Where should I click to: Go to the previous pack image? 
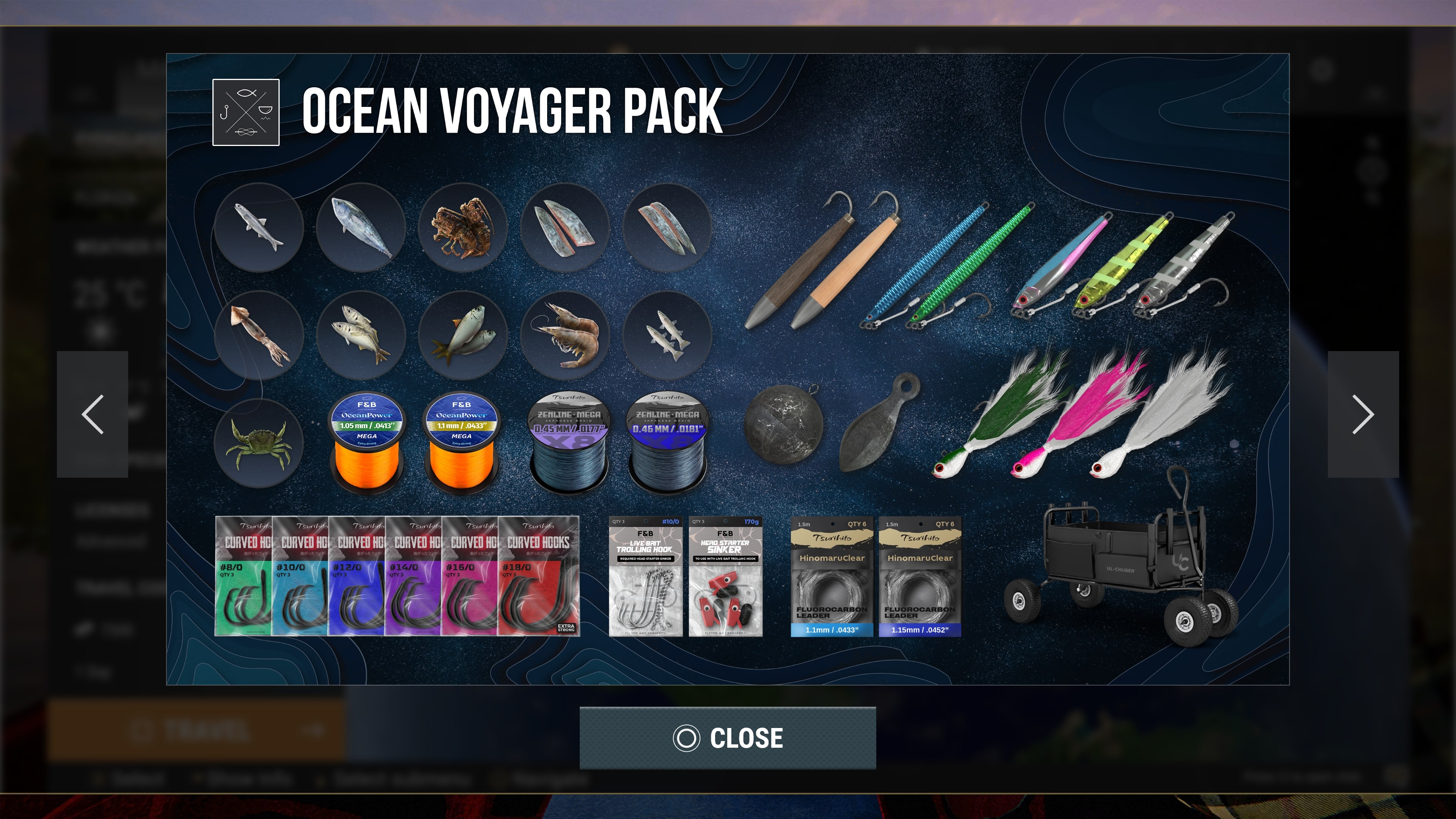pos(92,414)
